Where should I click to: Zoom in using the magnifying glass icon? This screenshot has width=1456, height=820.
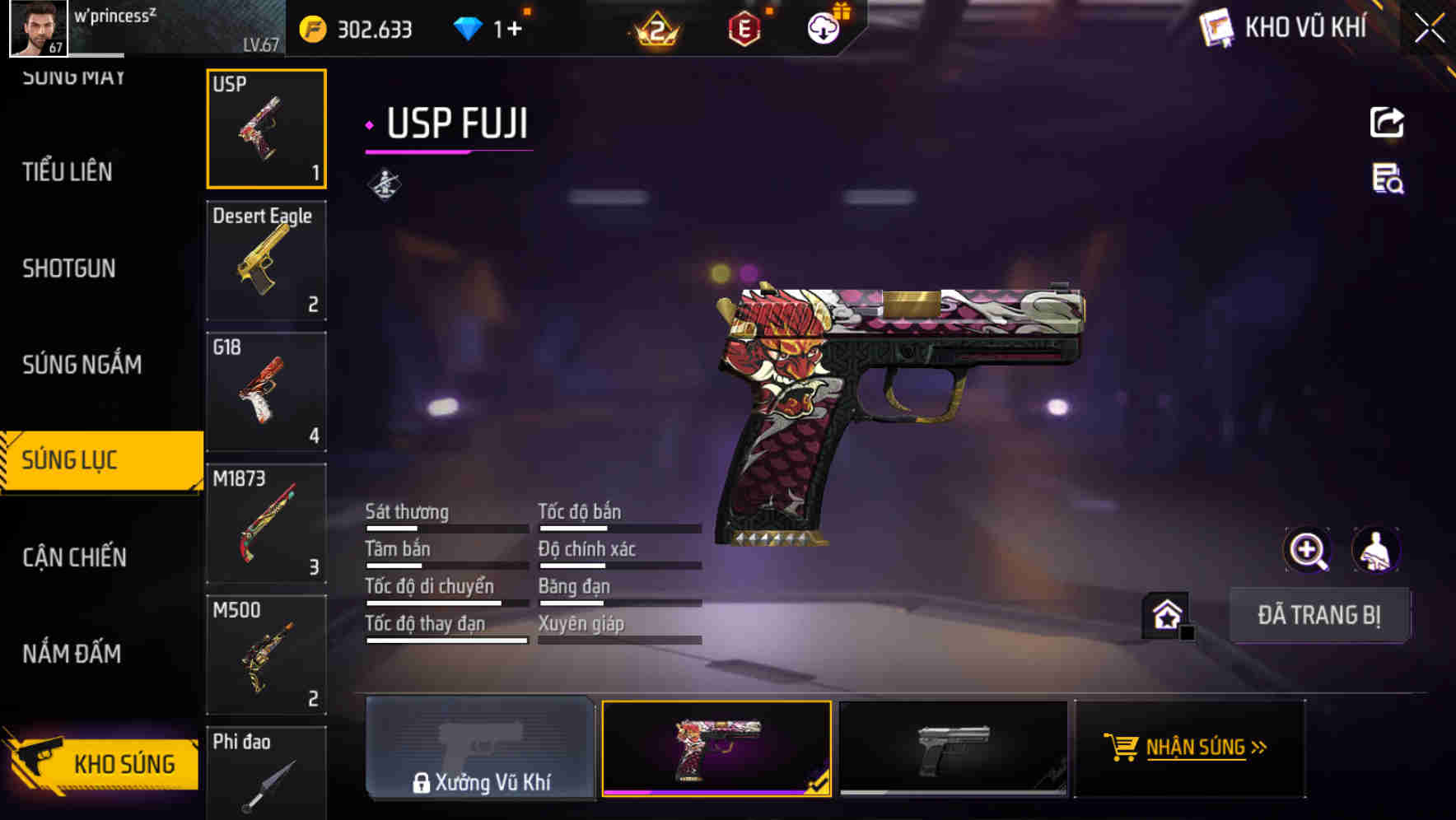(1309, 550)
